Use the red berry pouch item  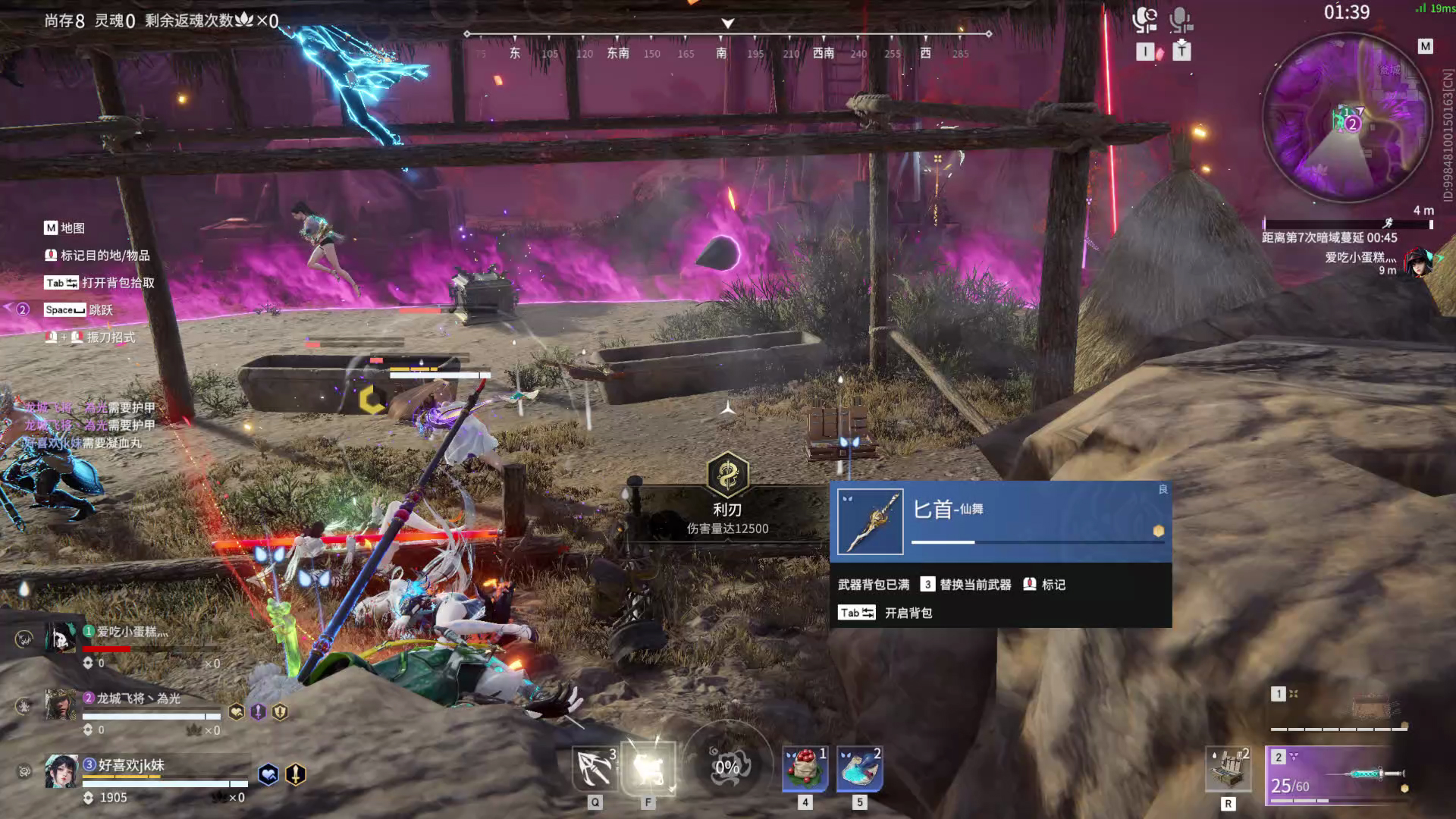[805, 768]
